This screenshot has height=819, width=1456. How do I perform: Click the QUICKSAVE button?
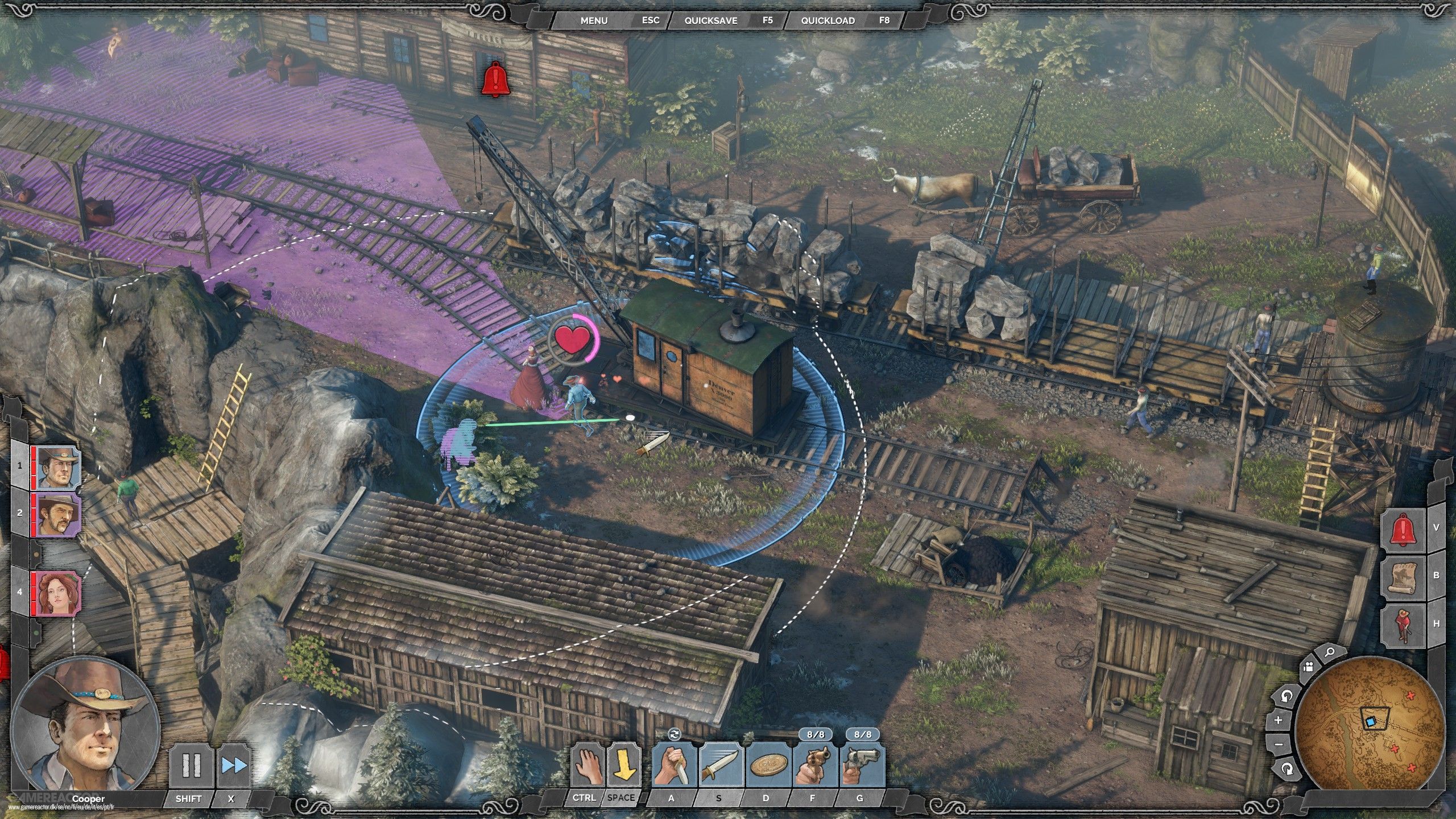point(710,20)
